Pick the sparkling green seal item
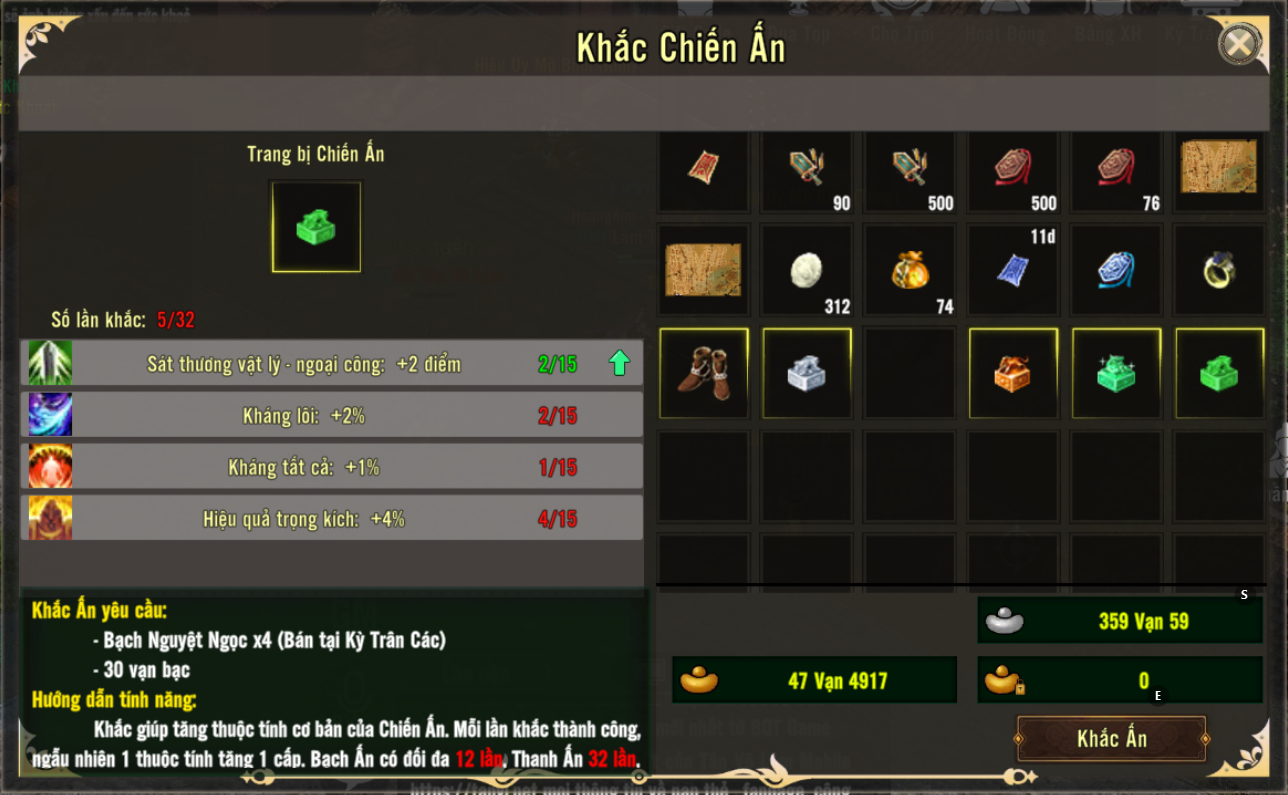Image resolution: width=1288 pixels, height=795 pixels. (x=1116, y=373)
